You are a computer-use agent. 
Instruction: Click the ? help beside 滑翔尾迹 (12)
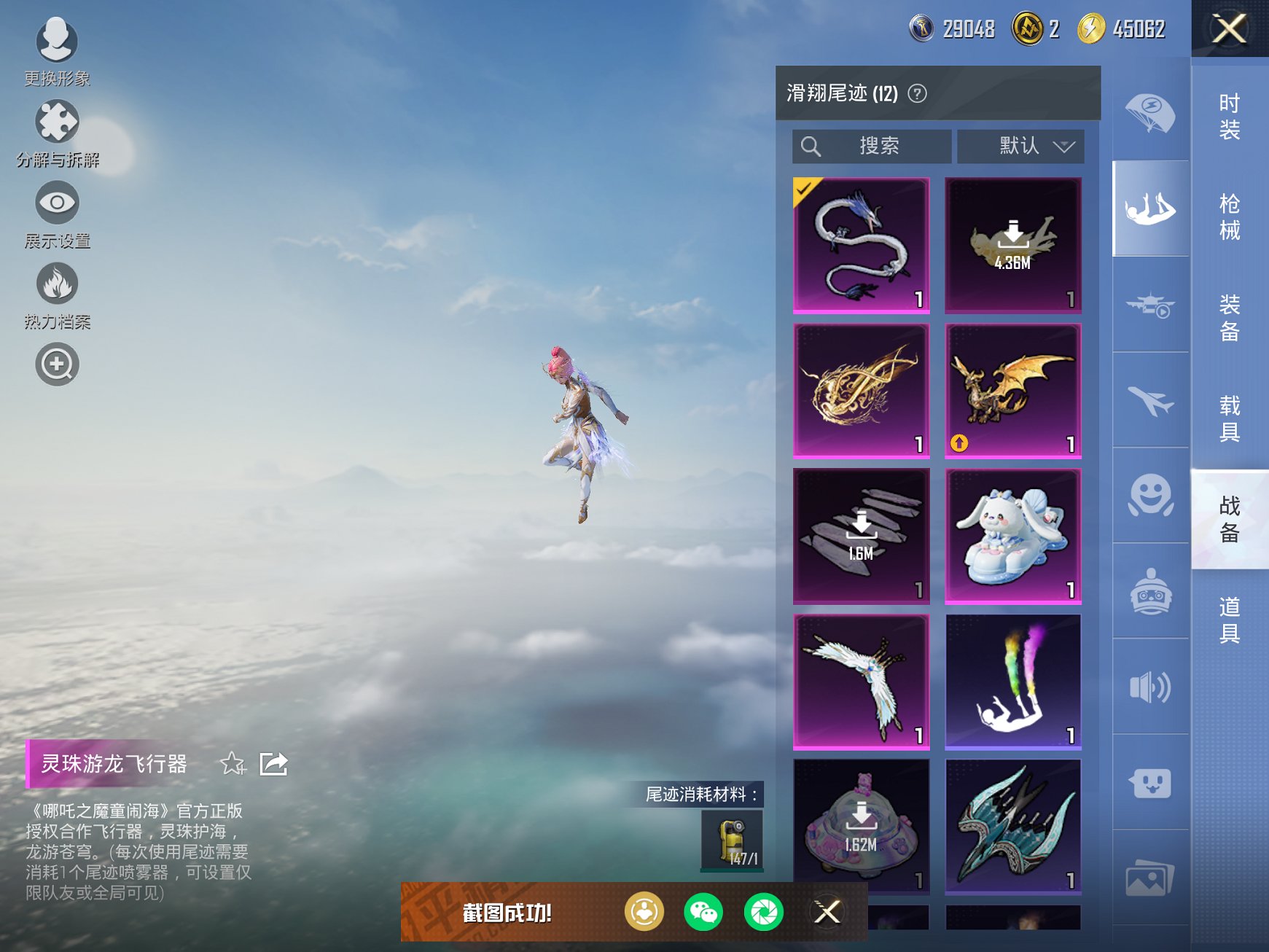[x=916, y=95]
